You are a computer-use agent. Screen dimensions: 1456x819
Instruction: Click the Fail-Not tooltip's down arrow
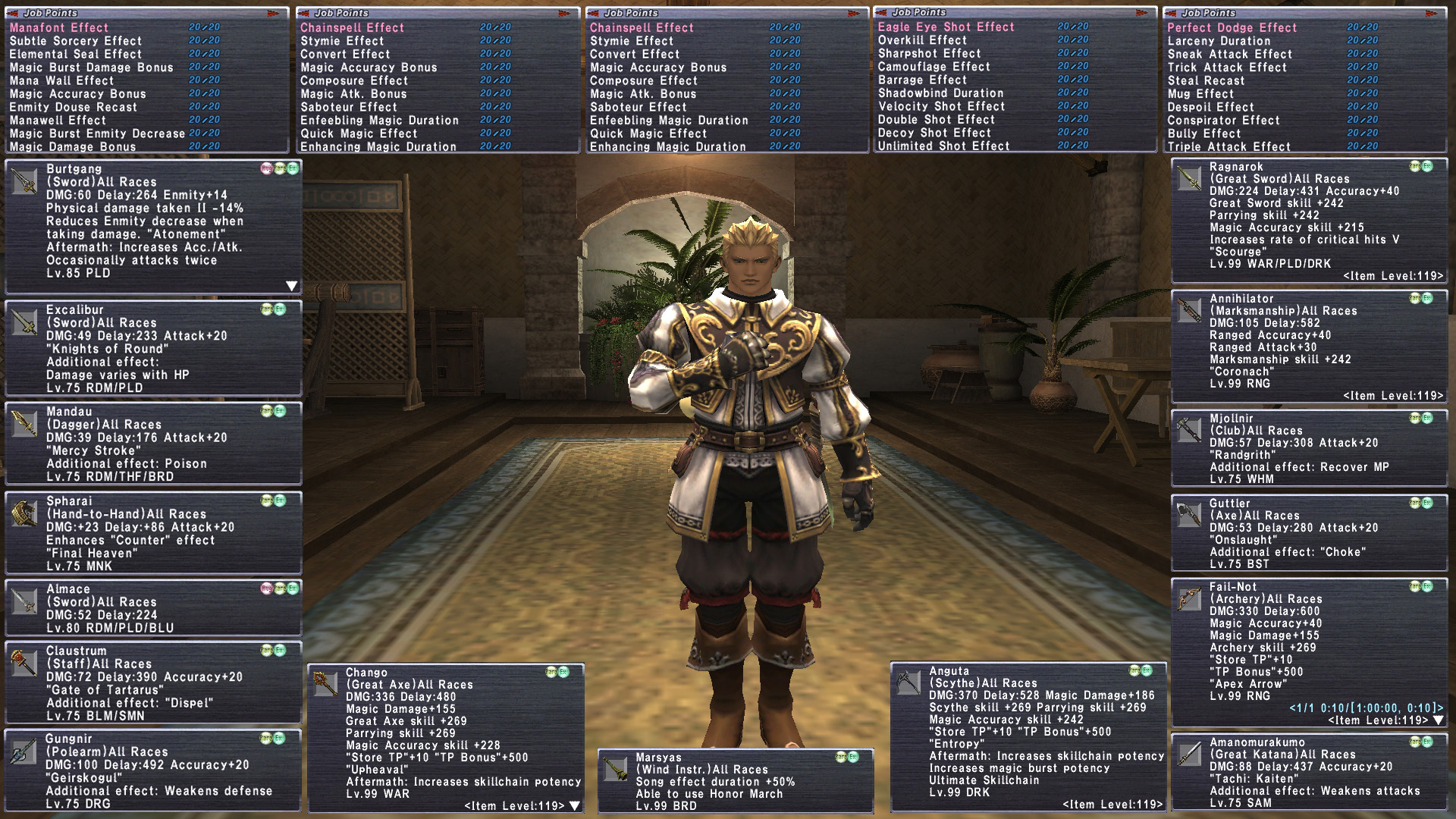point(1438,720)
